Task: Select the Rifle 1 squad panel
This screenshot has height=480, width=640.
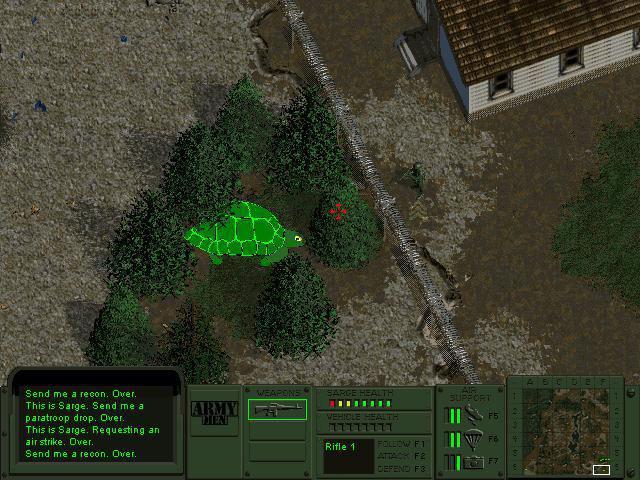Action: tap(347, 455)
